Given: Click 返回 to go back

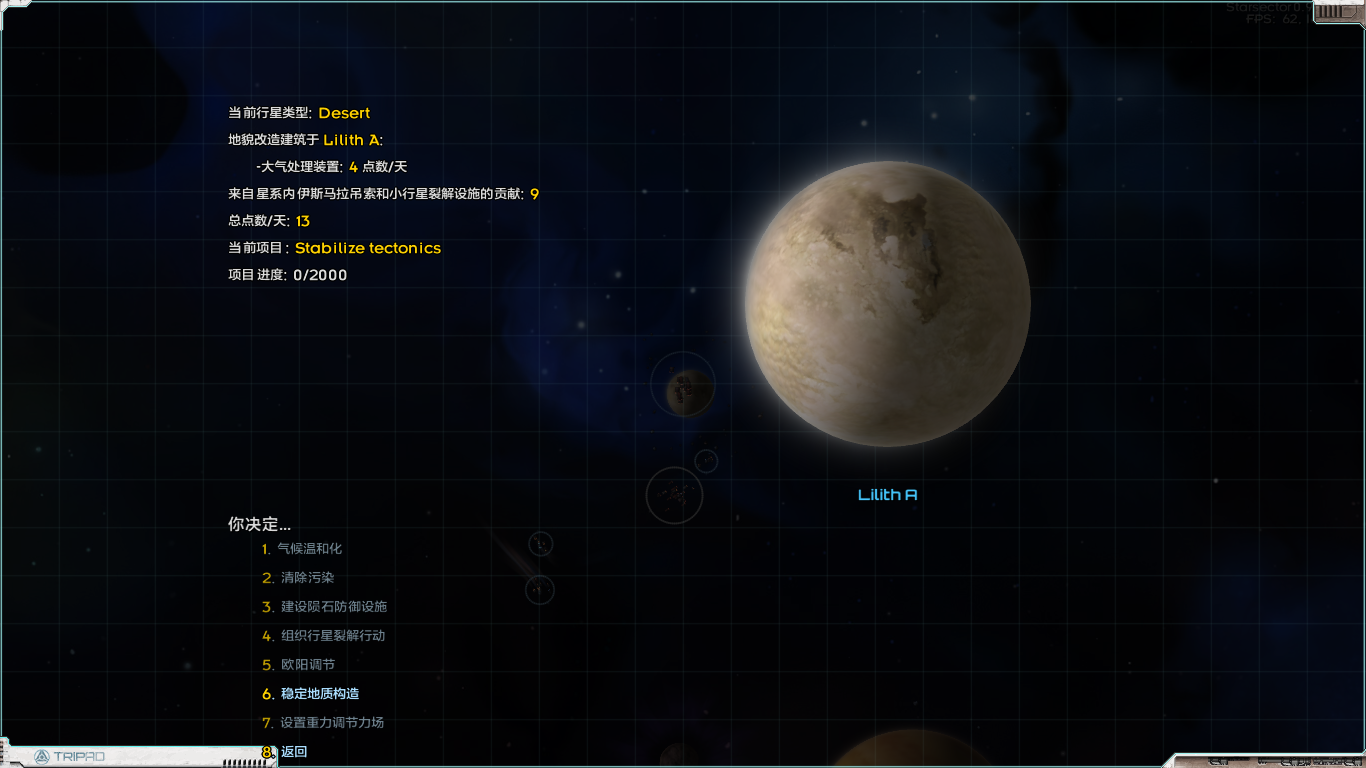Looking at the screenshot, I should pyautogui.click(x=293, y=751).
